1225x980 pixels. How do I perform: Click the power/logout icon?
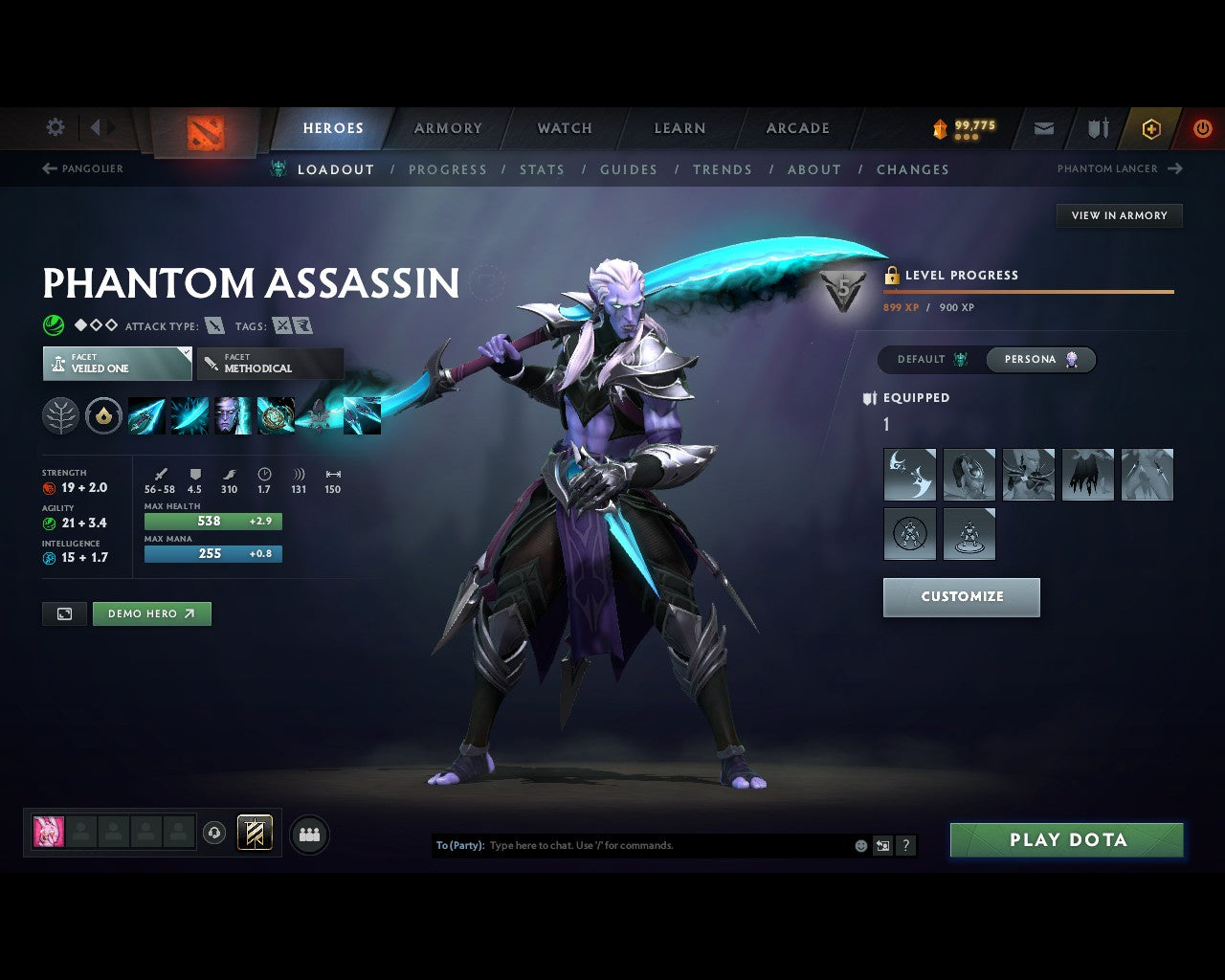click(x=1202, y=128)
